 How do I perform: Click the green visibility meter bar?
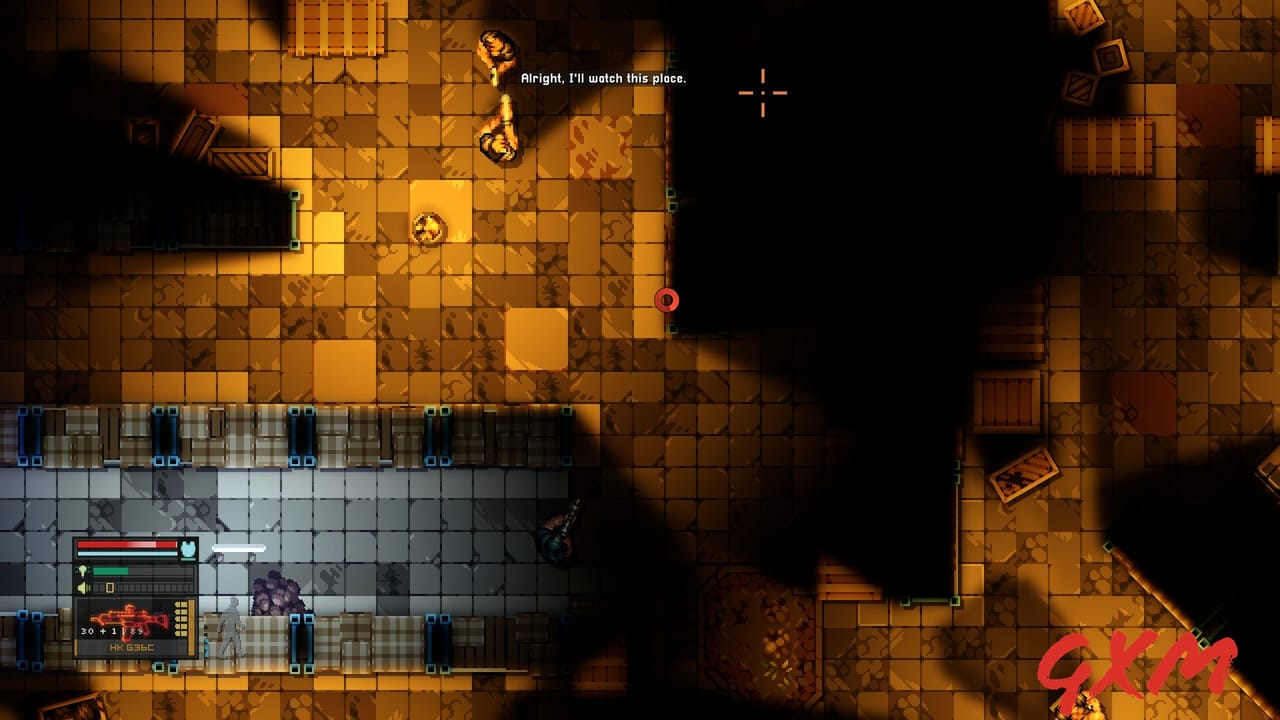[109, 571]
